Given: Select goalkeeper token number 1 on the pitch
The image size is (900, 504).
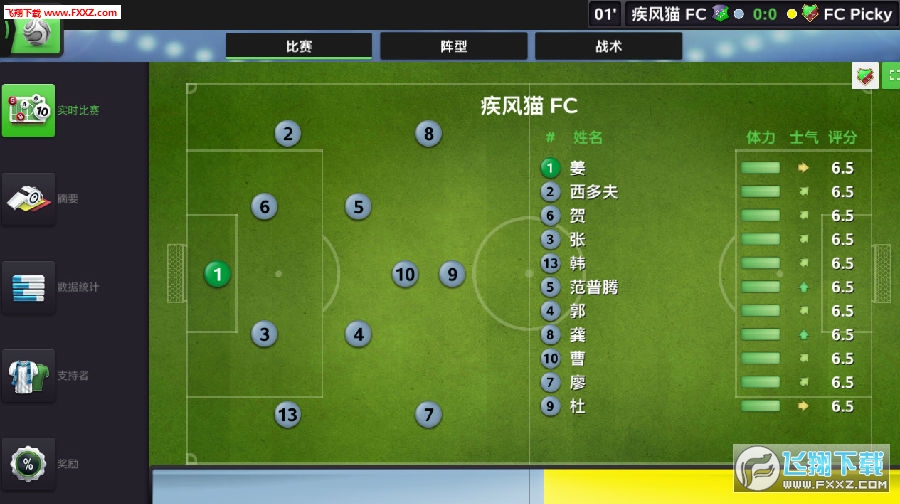Looking at the screenshot, I should tap(217, 274).
